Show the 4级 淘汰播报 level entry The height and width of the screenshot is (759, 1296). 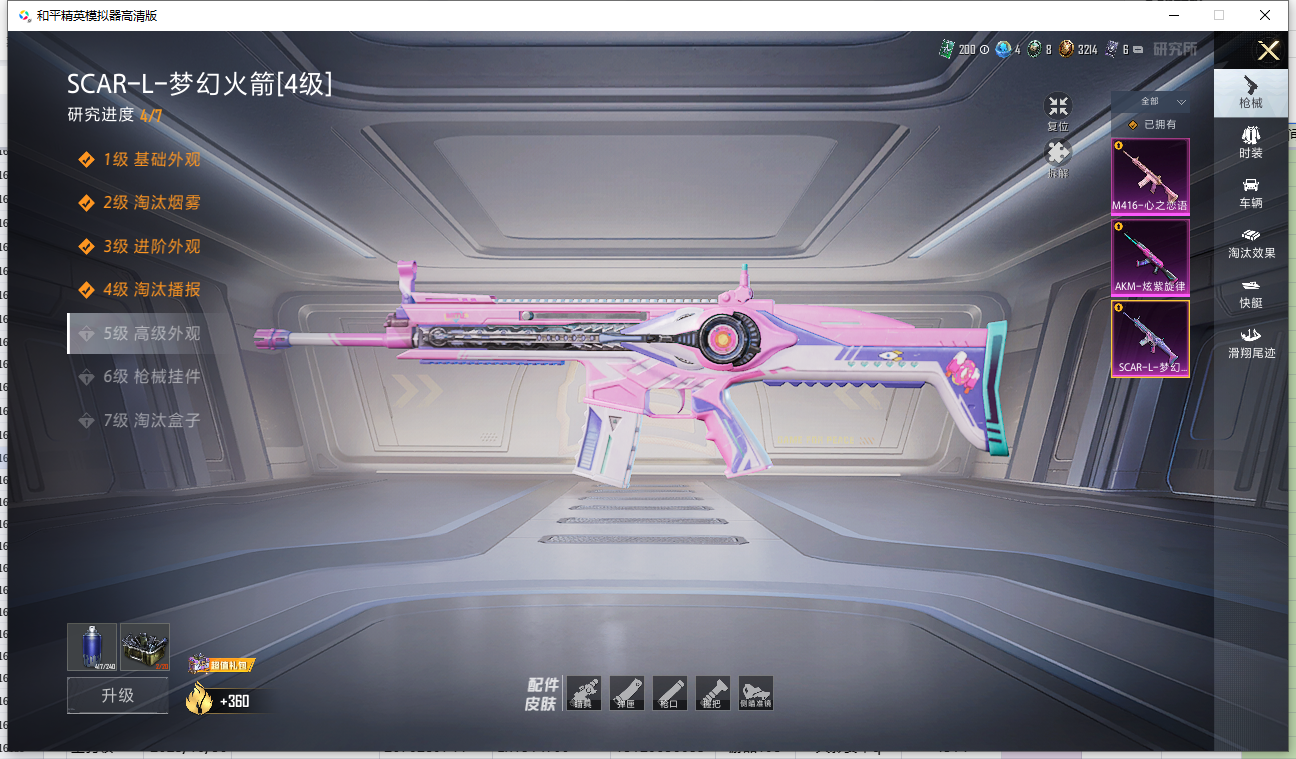(151, 290)
